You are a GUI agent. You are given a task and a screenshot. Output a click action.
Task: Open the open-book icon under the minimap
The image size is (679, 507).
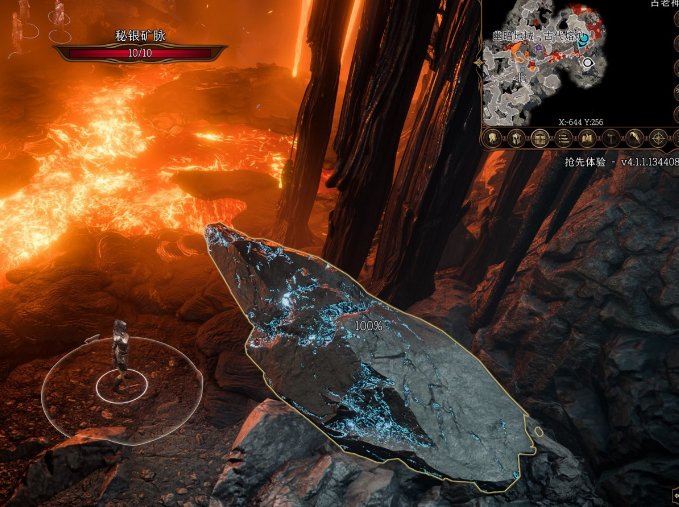tap(587, 138)
